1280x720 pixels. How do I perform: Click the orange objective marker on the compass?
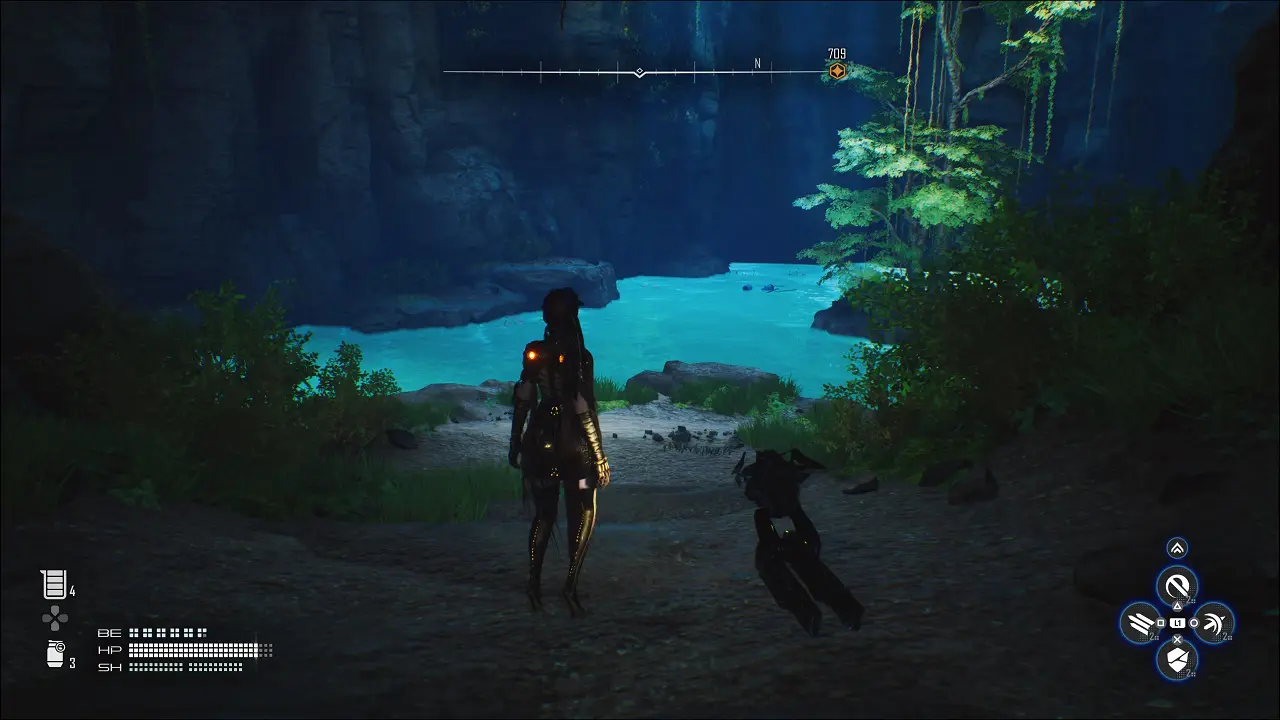click(837, 71)
